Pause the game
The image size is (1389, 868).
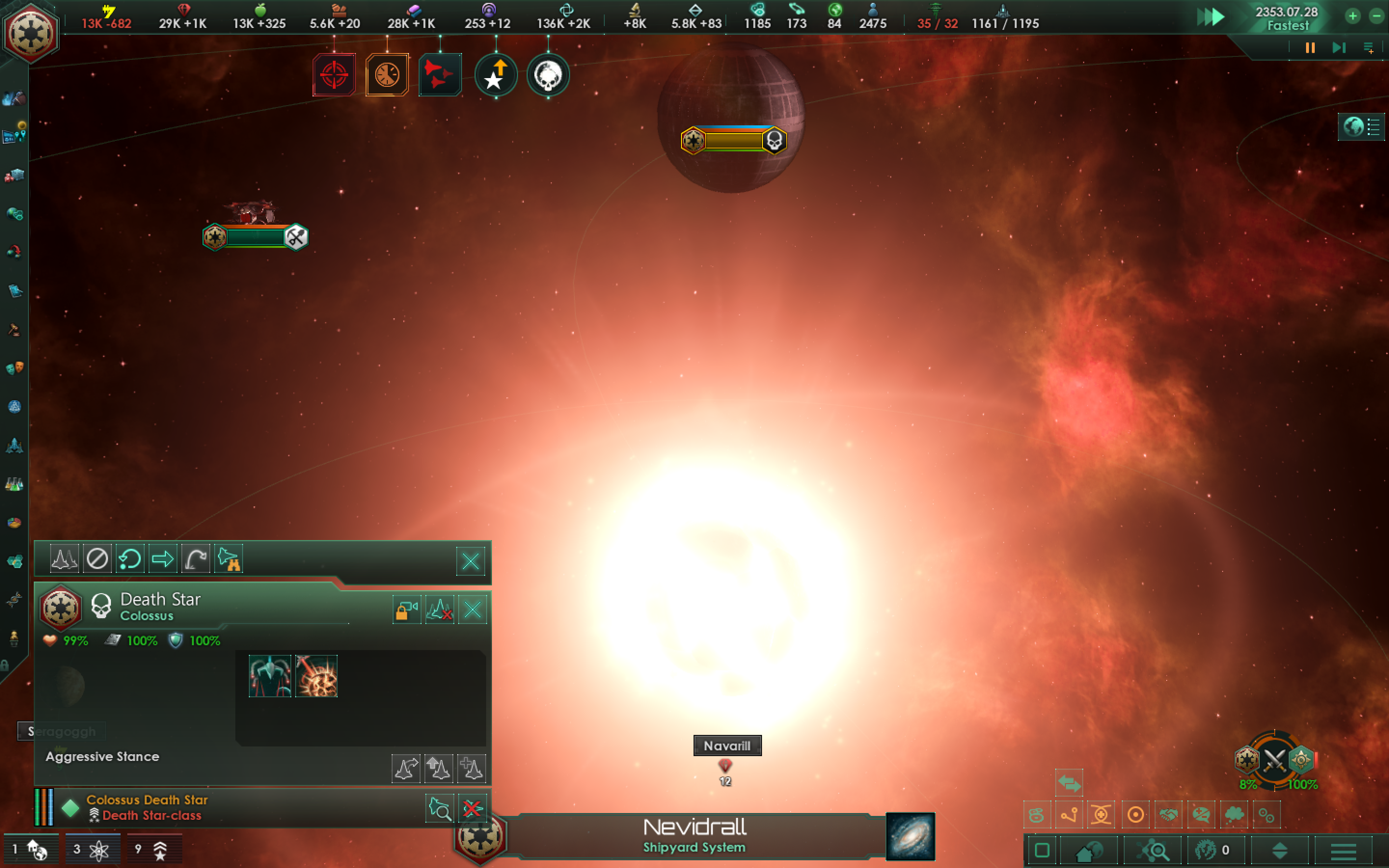coord(1310,48)
